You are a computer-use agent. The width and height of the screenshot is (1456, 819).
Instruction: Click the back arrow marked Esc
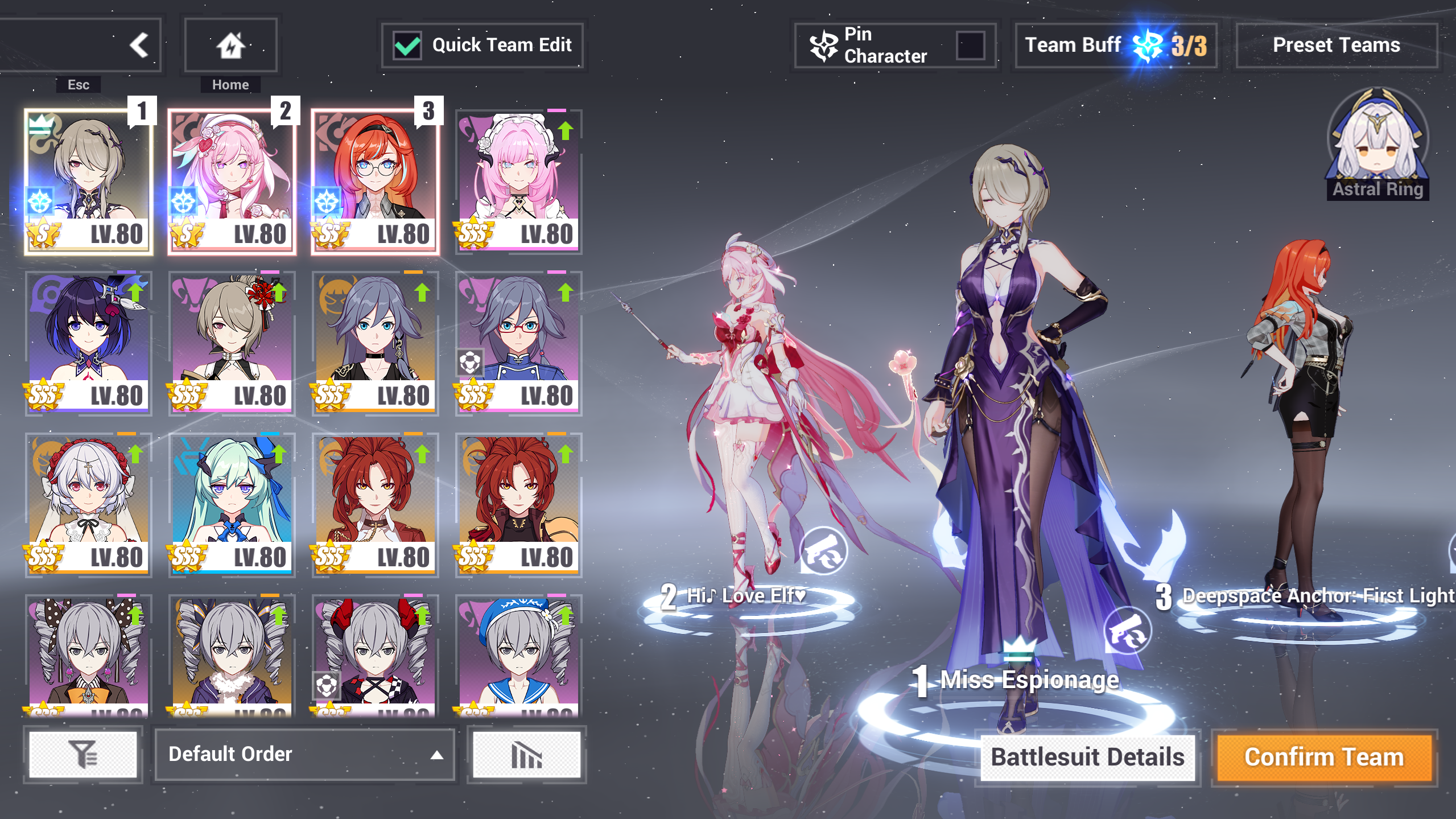(140, 45)
